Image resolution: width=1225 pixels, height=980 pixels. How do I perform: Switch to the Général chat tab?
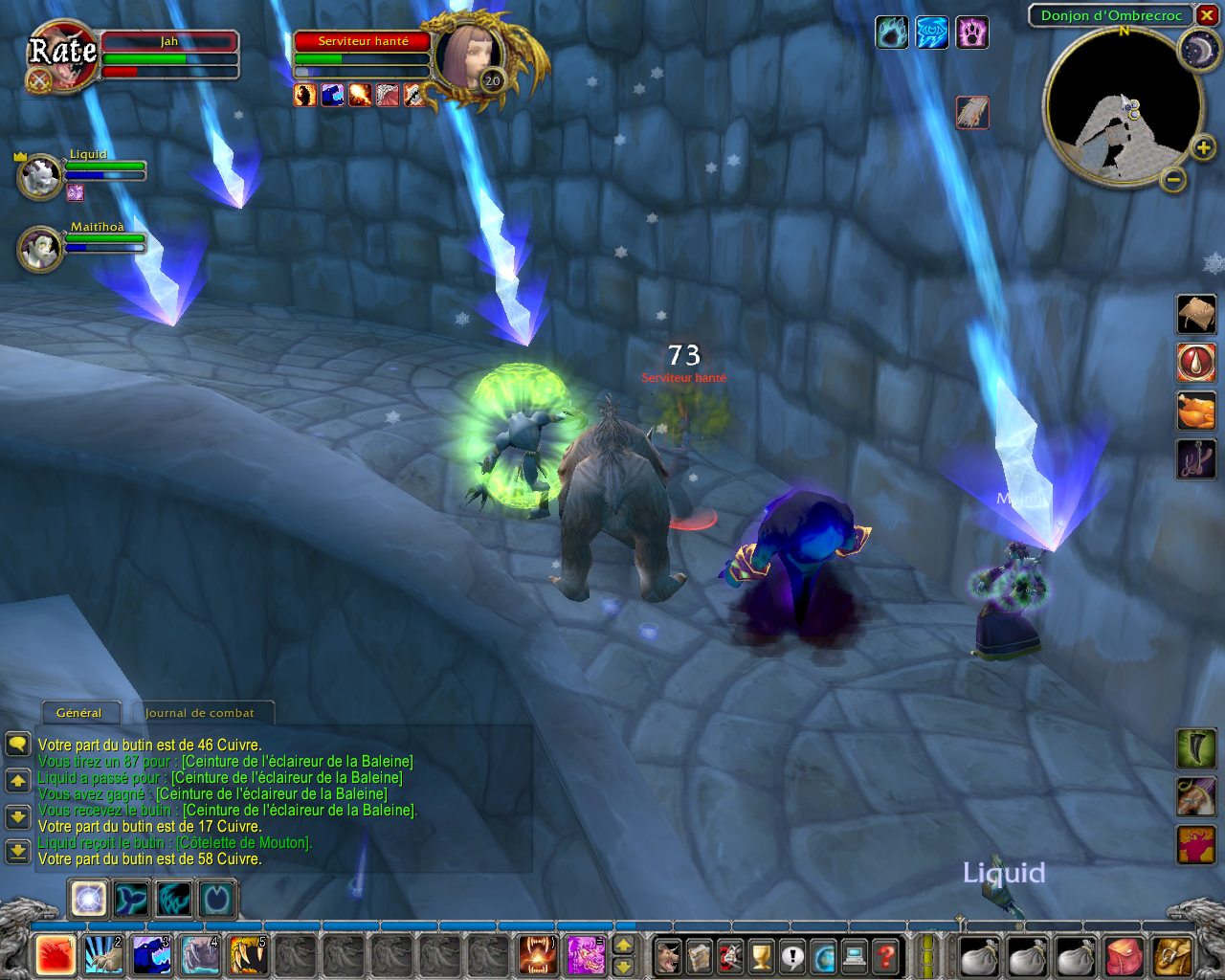pos(79,713)
